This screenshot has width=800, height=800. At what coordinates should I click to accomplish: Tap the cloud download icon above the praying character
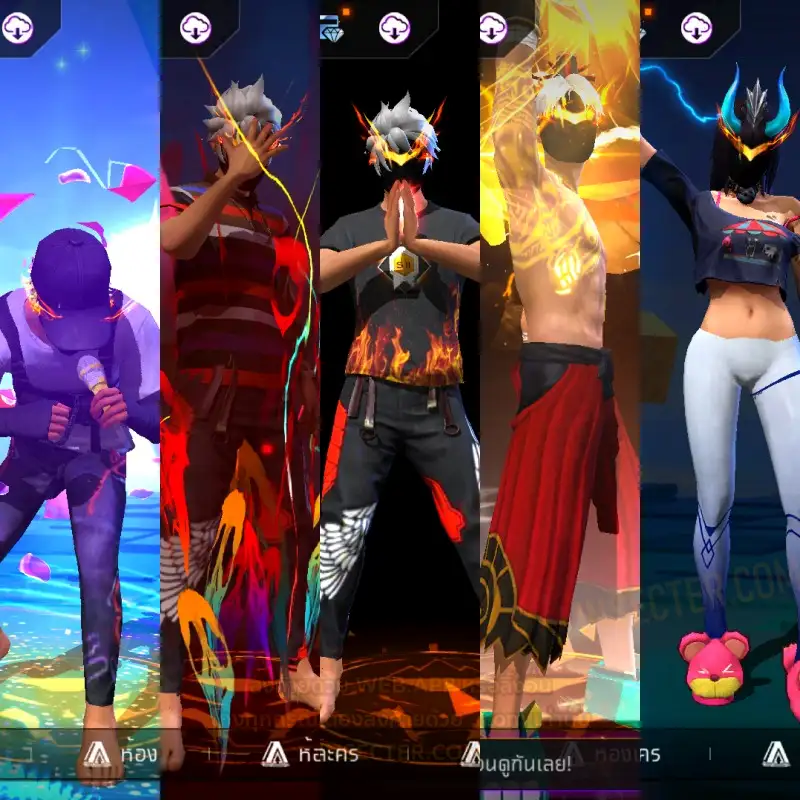coord(395,28)
